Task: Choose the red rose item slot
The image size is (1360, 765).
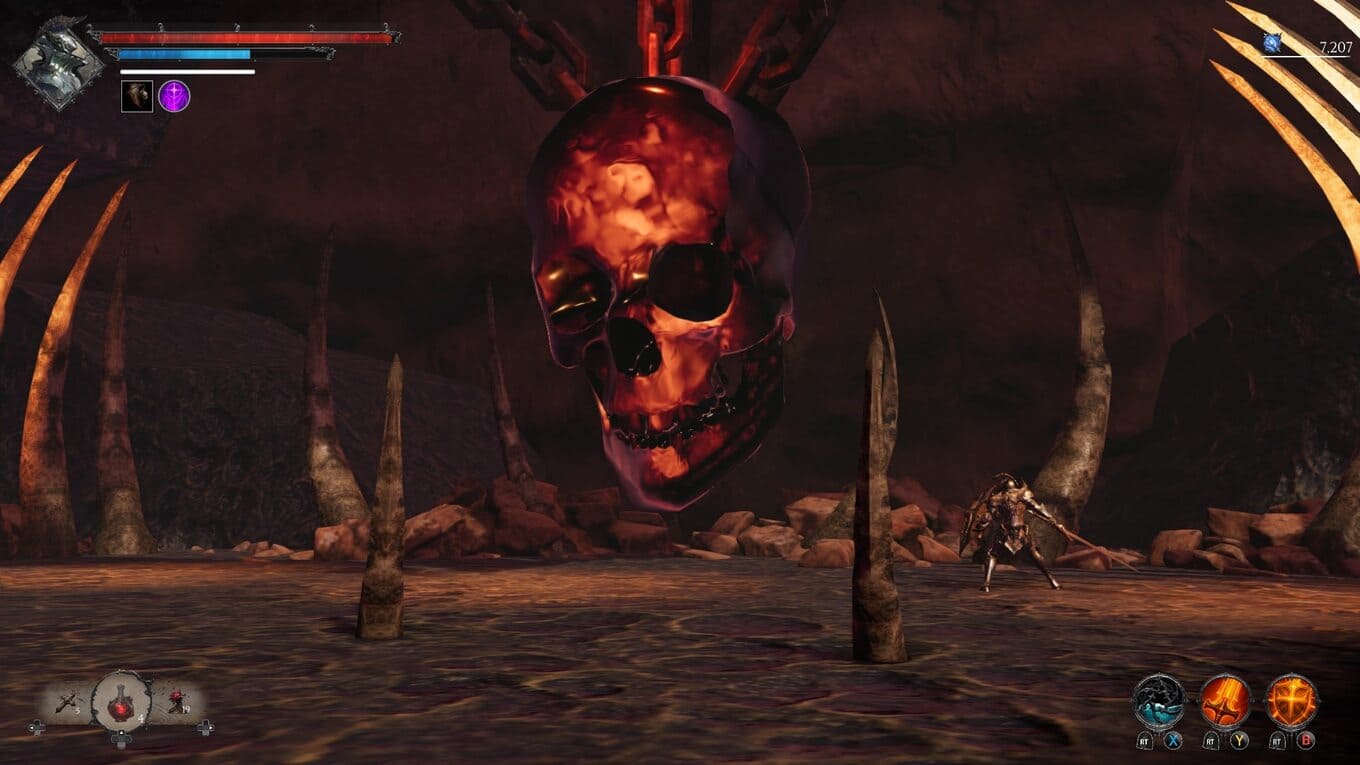Action: coord(177,703)
